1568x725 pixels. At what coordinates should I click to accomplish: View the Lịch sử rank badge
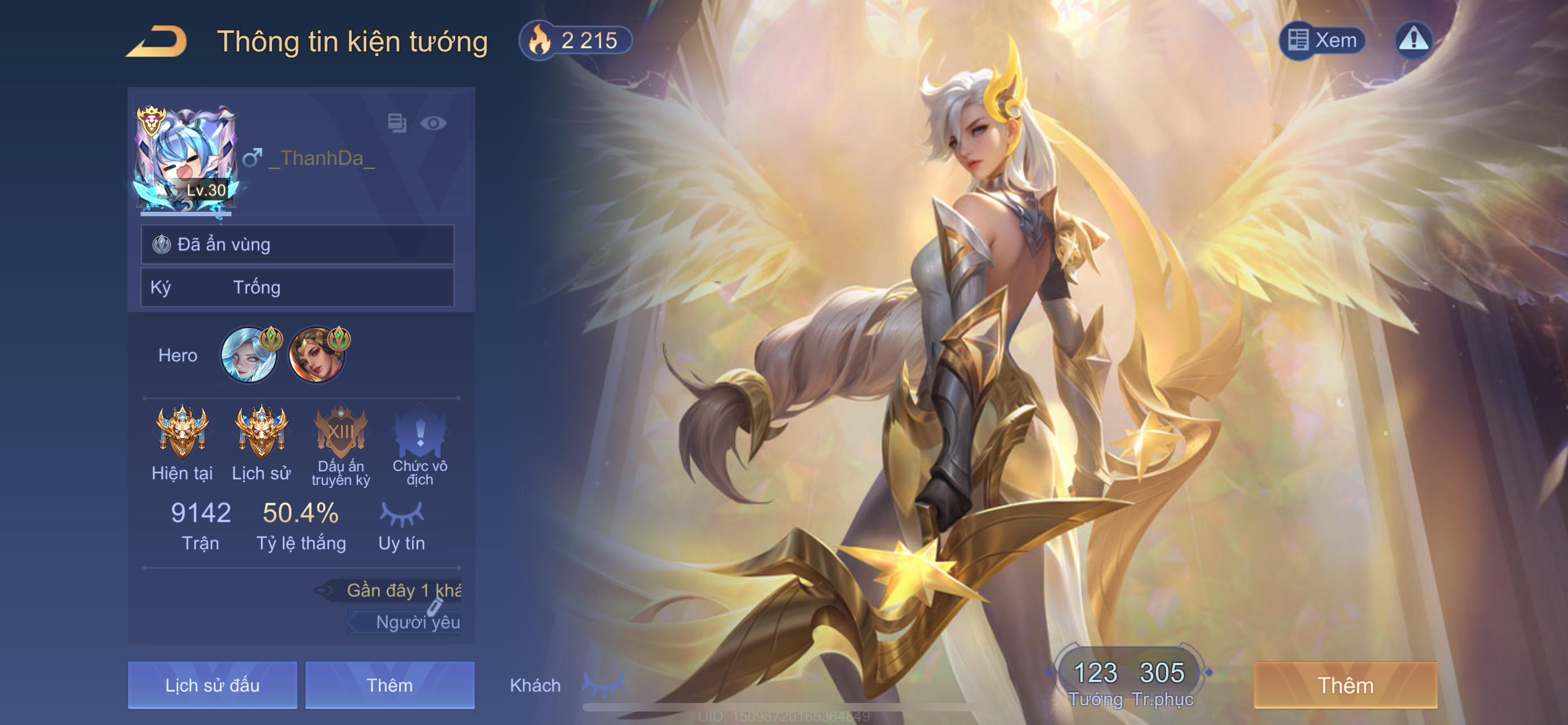[261, 432]
